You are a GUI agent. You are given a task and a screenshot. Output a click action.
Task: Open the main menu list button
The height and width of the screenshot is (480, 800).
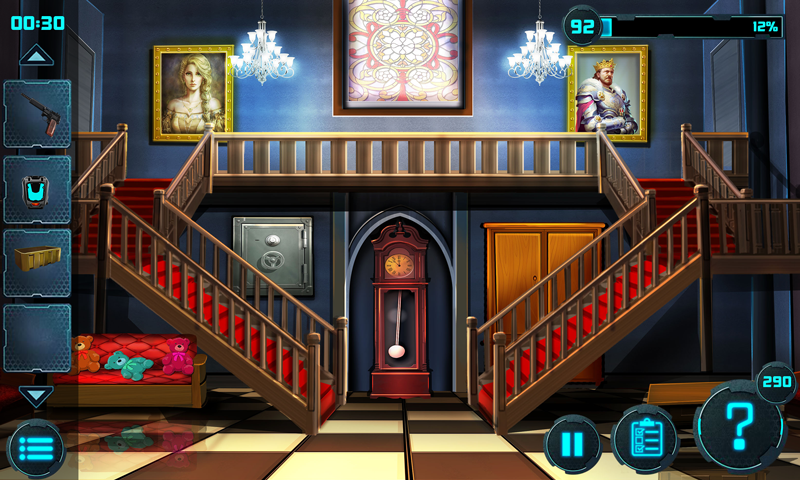[37, 448]
